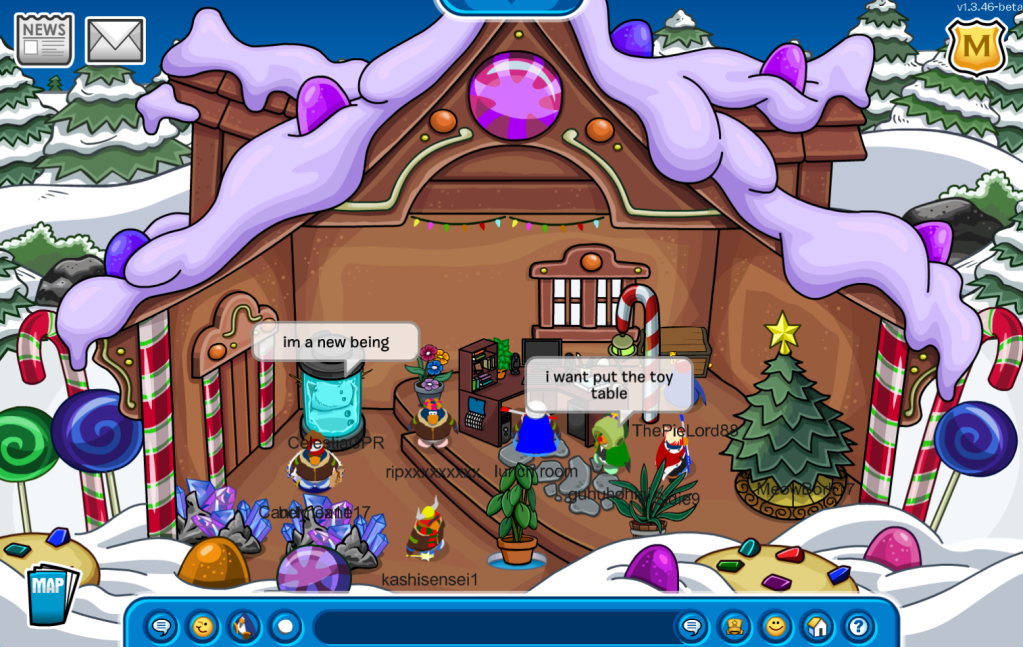Viewport: 1023px width, 647px height.
Task: Open the safe chat speech bubble menu
Action: click(162, 627)
